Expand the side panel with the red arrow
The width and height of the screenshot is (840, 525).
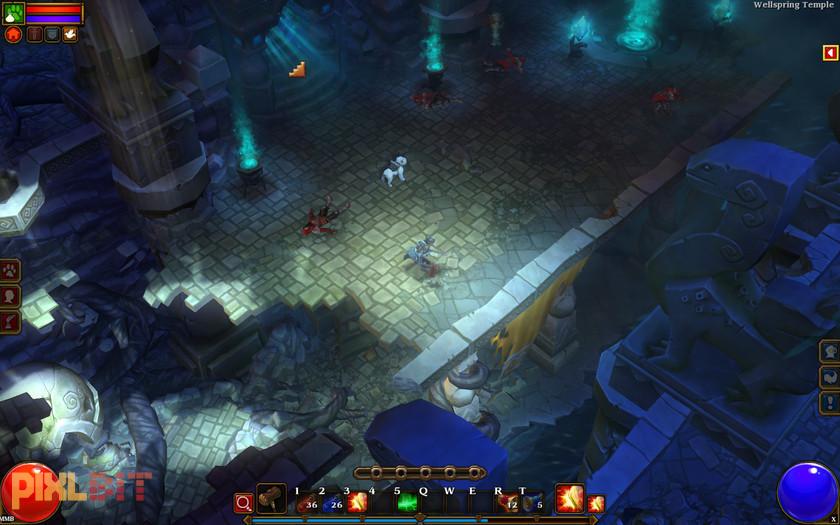tap(830, 53)
